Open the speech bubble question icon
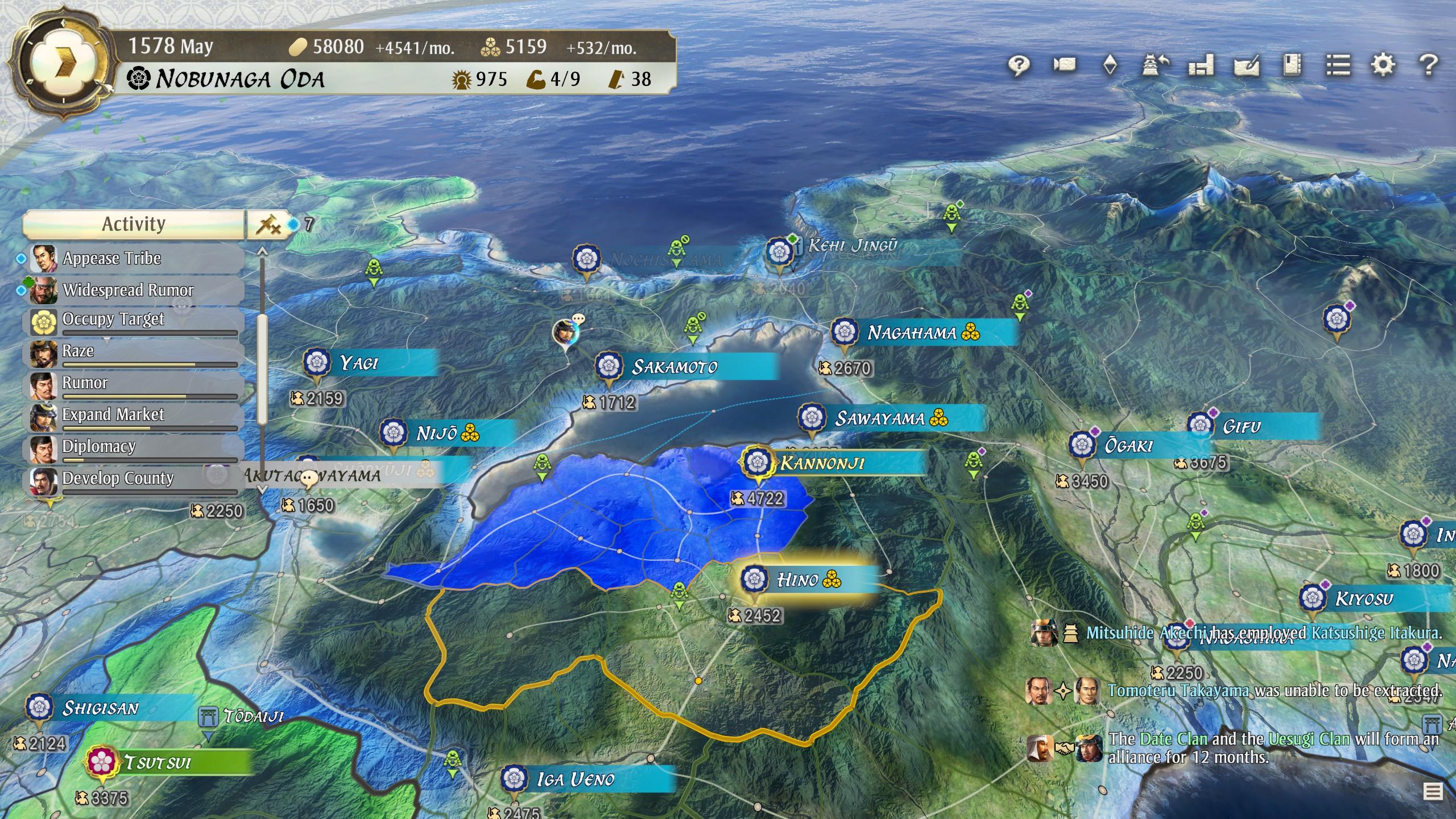The height and width of the screenshot is (819, 1456). point(1019,65)
